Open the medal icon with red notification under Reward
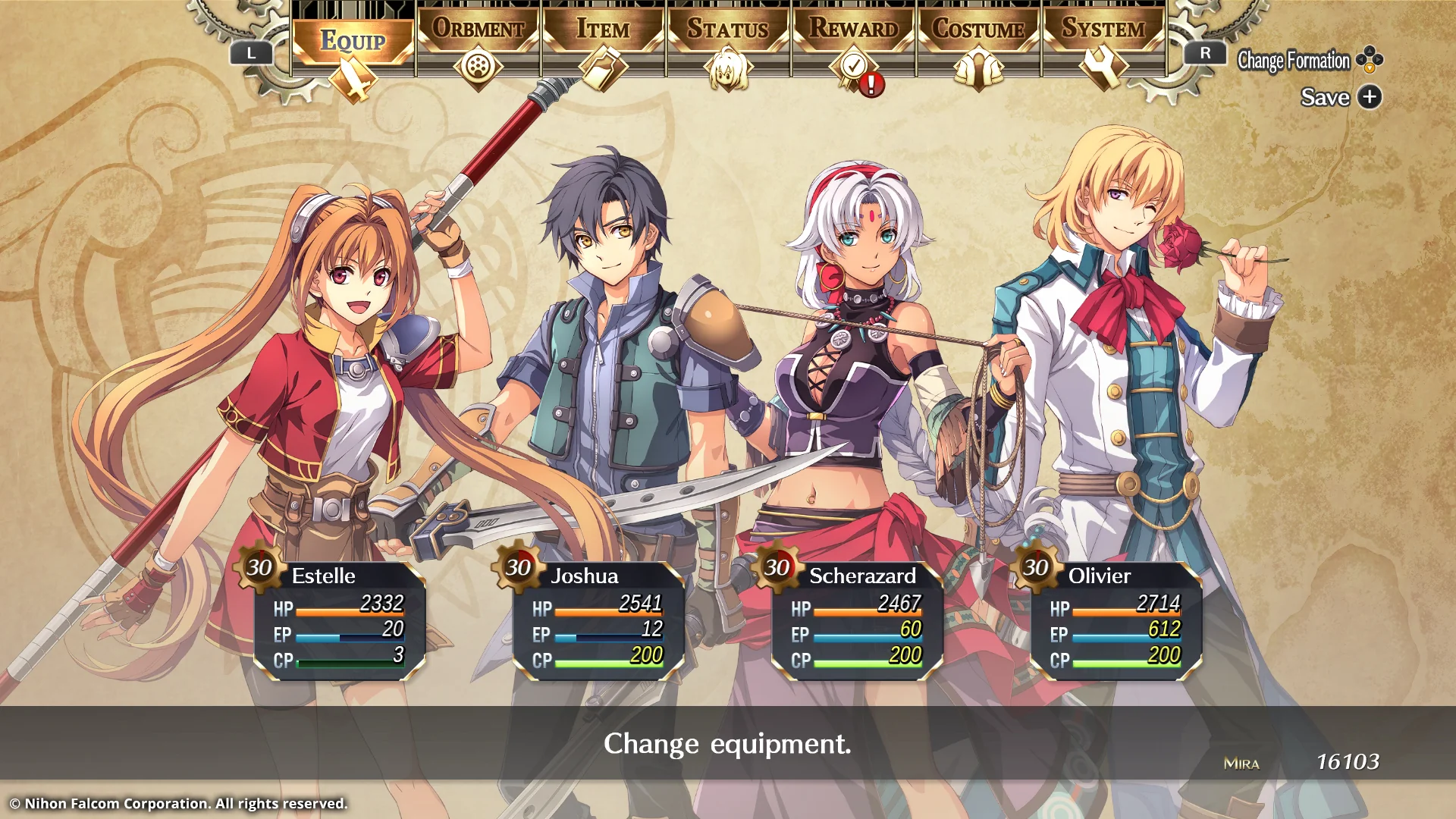Viewport: 1456px width, 819px height. click(x=852, y=67)
